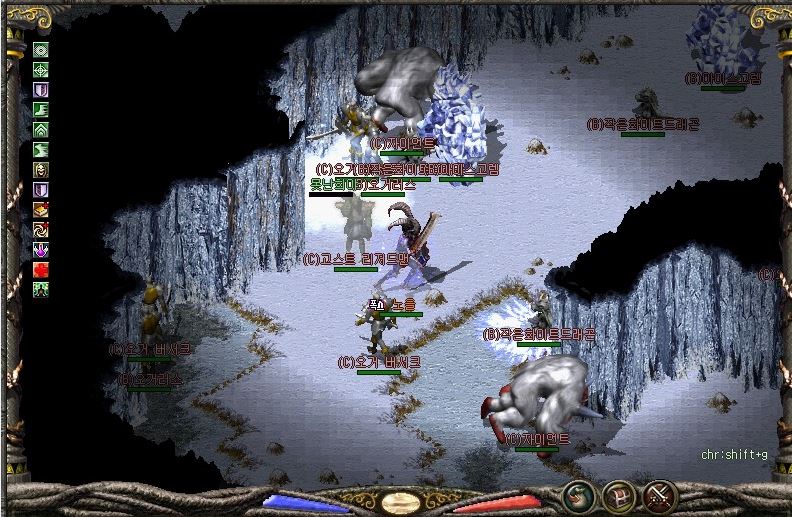Viewport: 792px width, 517px height.
Task: Activate the green concentric circles skill icon
Action: pos(41,50)
